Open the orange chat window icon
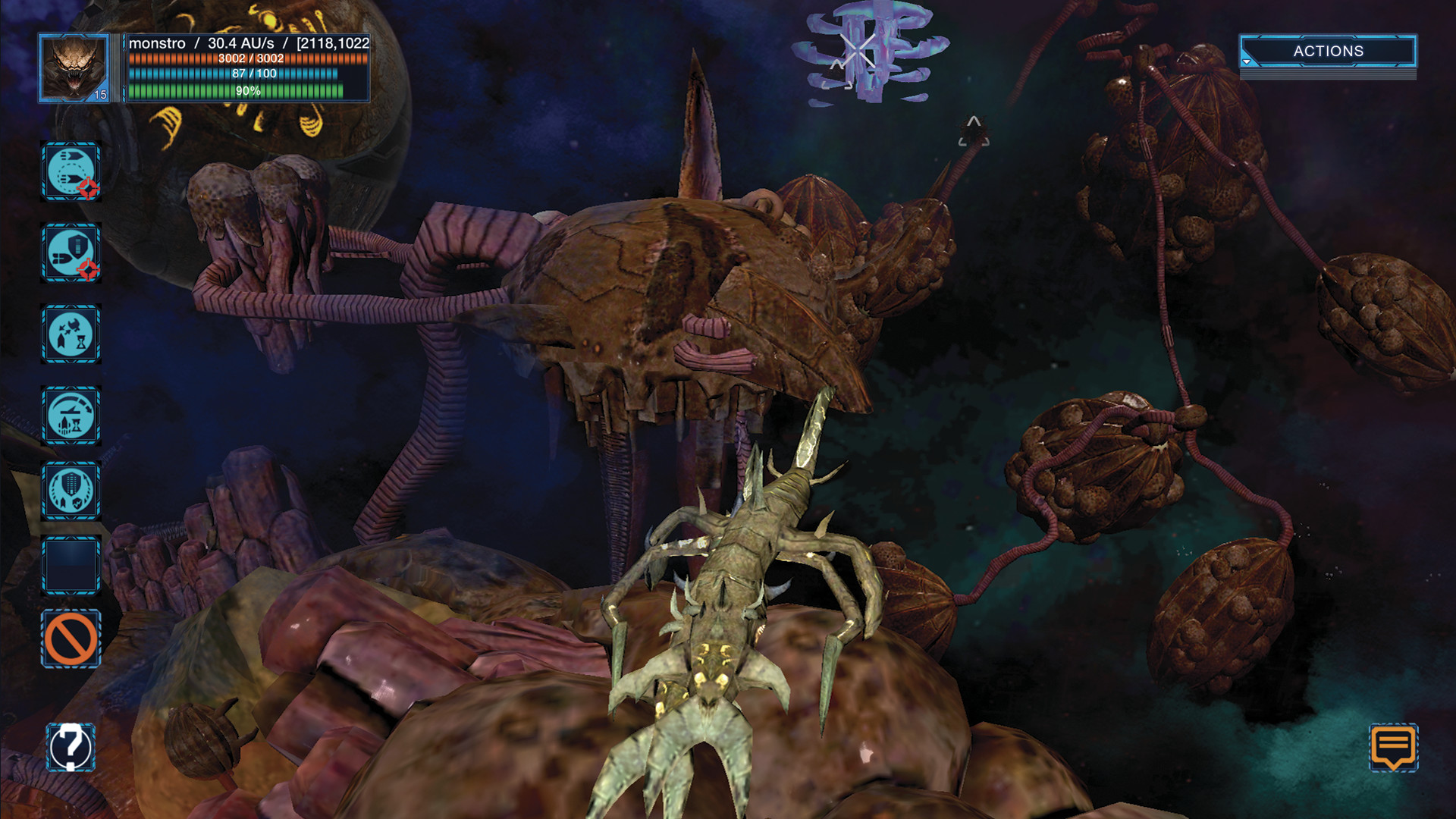The height and width of the screenshot is (819, 1456). [1393, 748]
